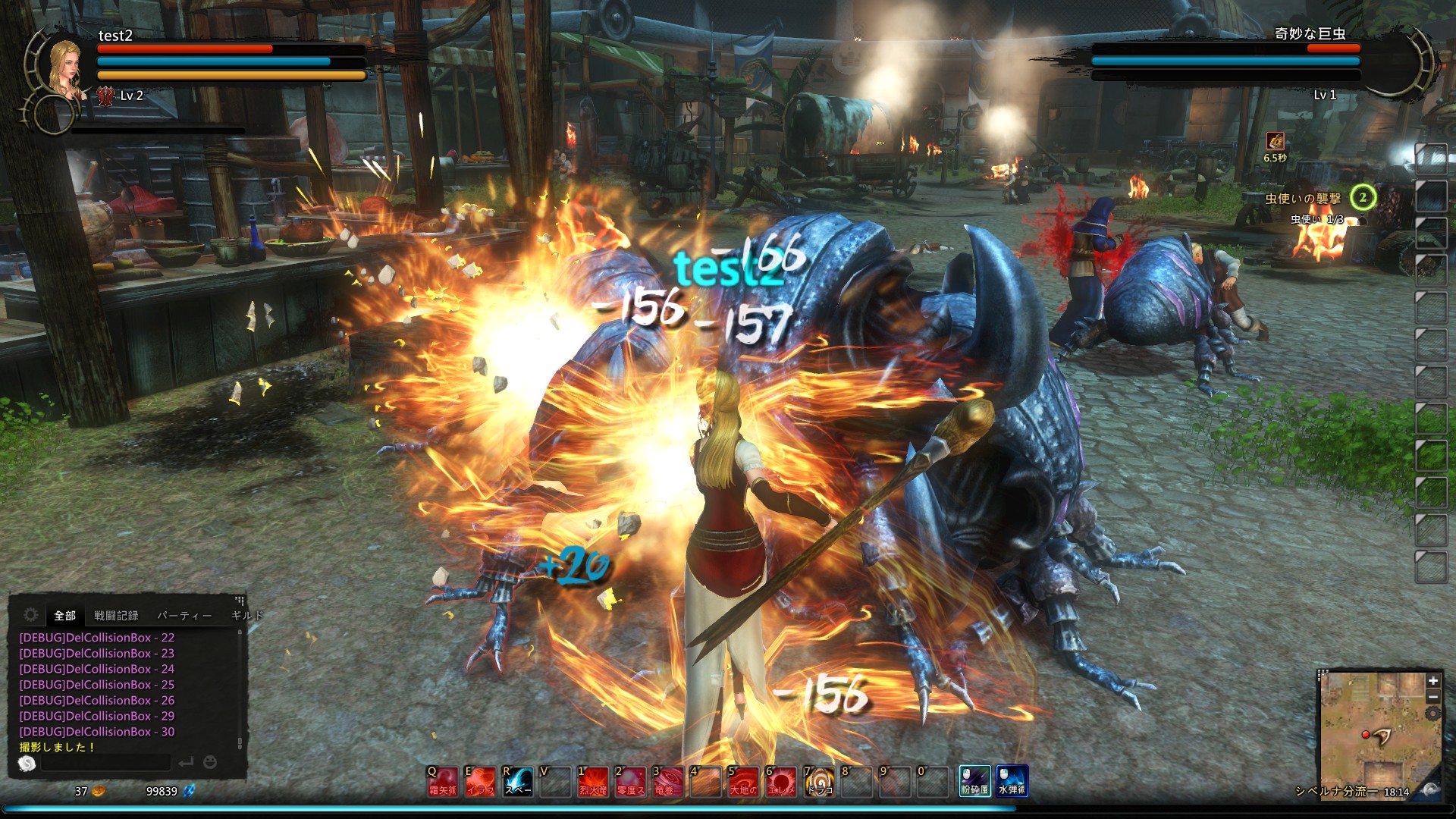Use the エレメ red orb skill
The image size is (1456, 819).
click(781, 781)
